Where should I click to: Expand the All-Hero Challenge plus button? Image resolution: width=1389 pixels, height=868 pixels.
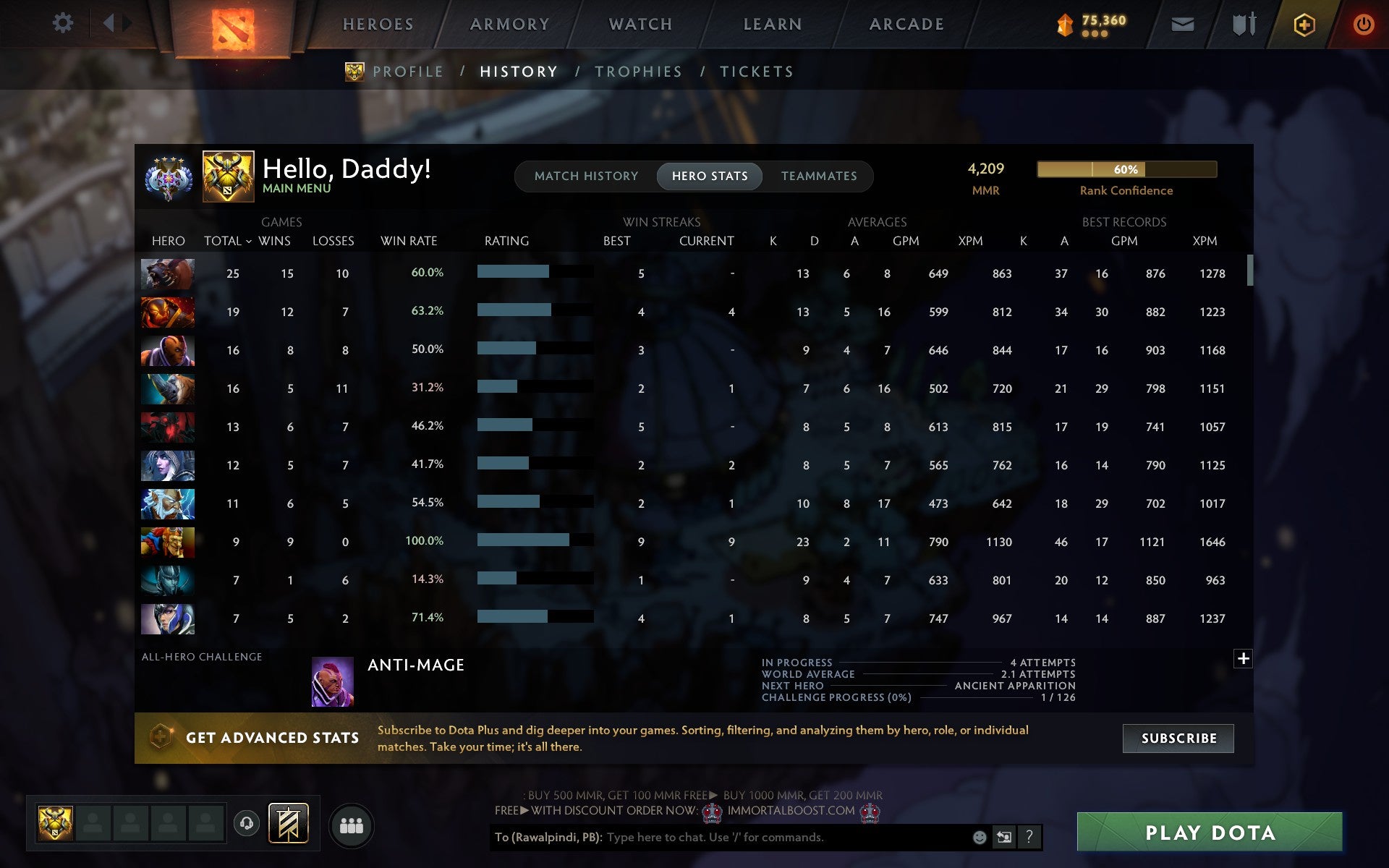[1244, 659]
